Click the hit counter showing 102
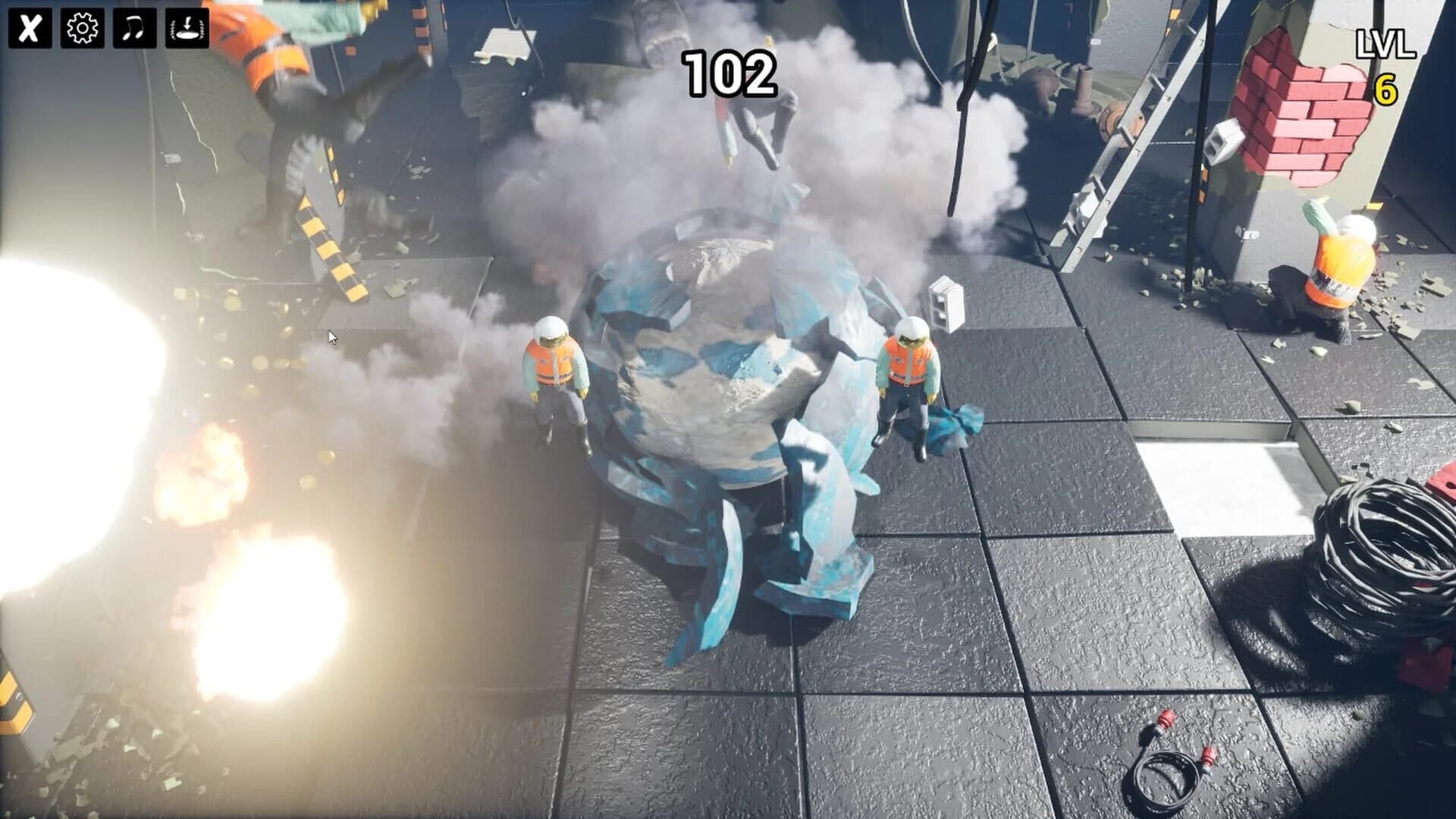Screen dimensions: 1456x819 730,72
